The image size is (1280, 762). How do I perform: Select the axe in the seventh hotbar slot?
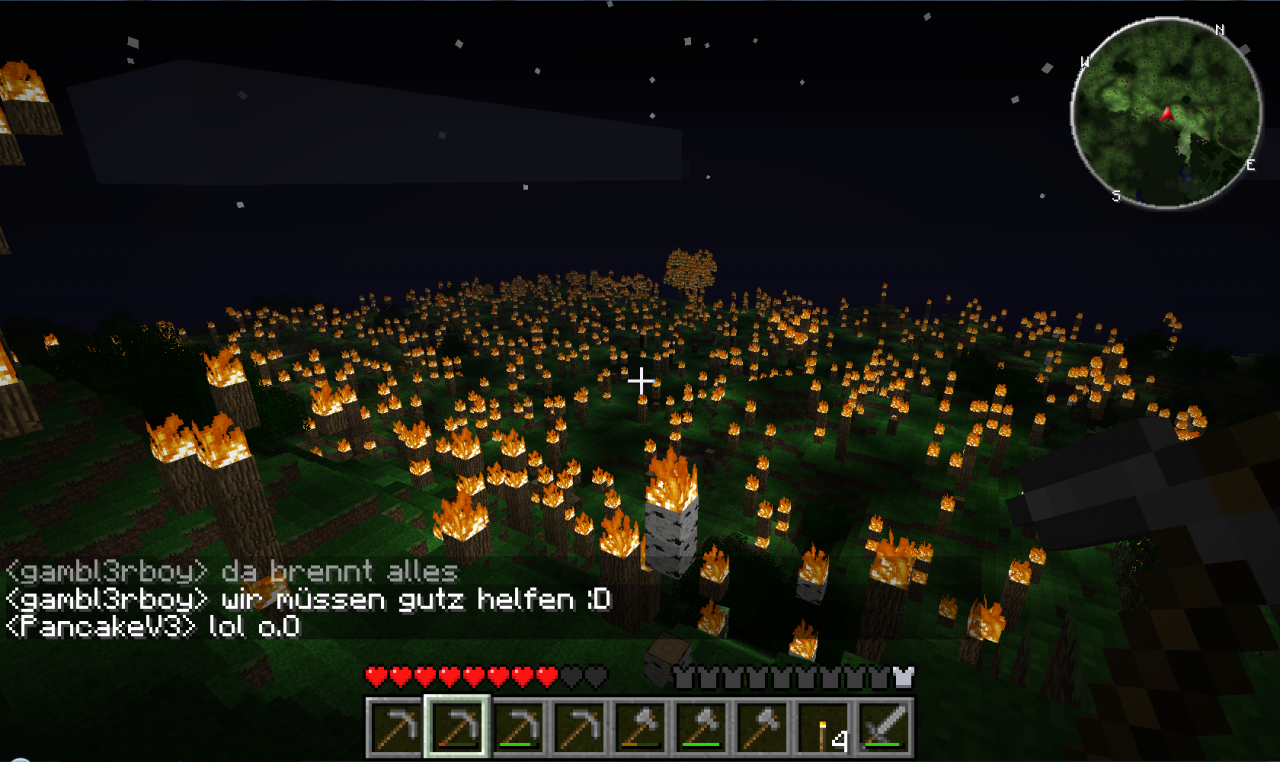click(x=760, y=725)
